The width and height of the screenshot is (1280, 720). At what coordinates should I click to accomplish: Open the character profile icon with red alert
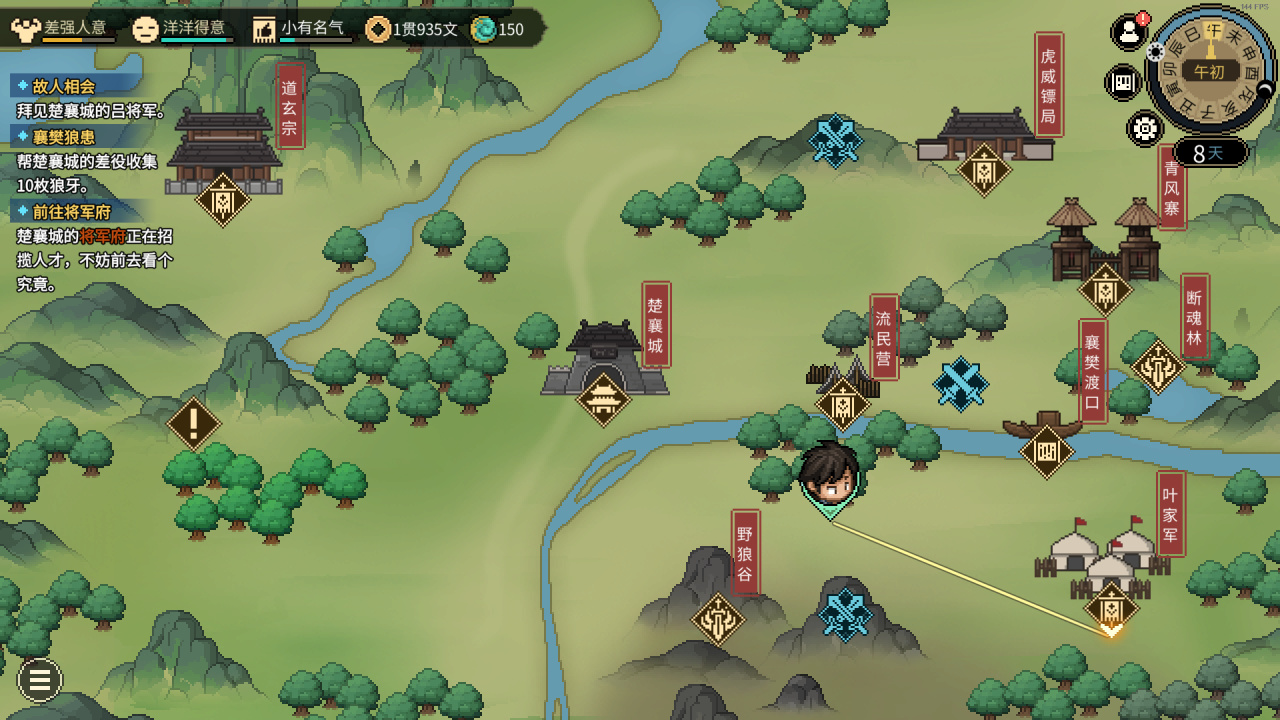[x=1129, y=33]
